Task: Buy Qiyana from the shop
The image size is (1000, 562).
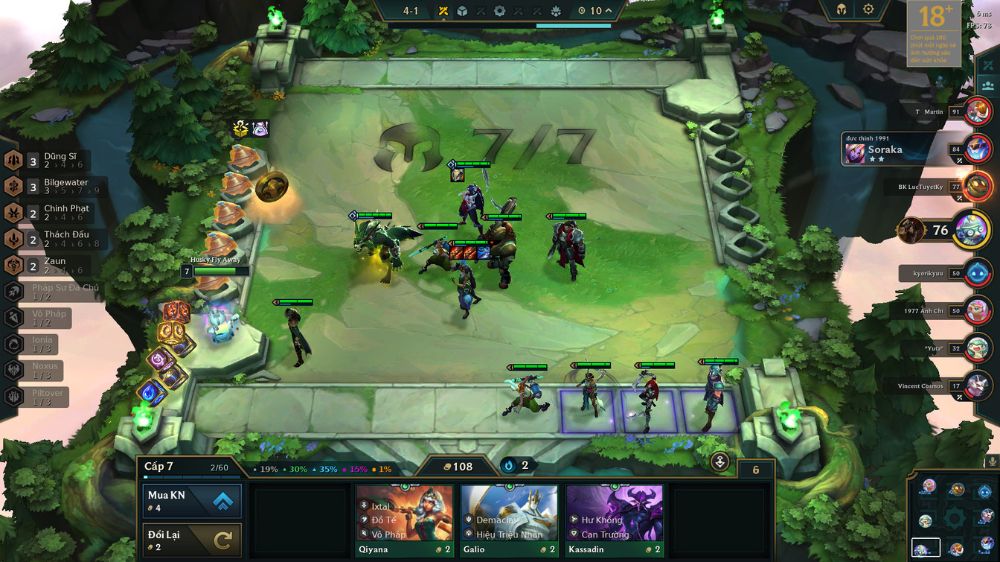Action: tap(404, 520)
